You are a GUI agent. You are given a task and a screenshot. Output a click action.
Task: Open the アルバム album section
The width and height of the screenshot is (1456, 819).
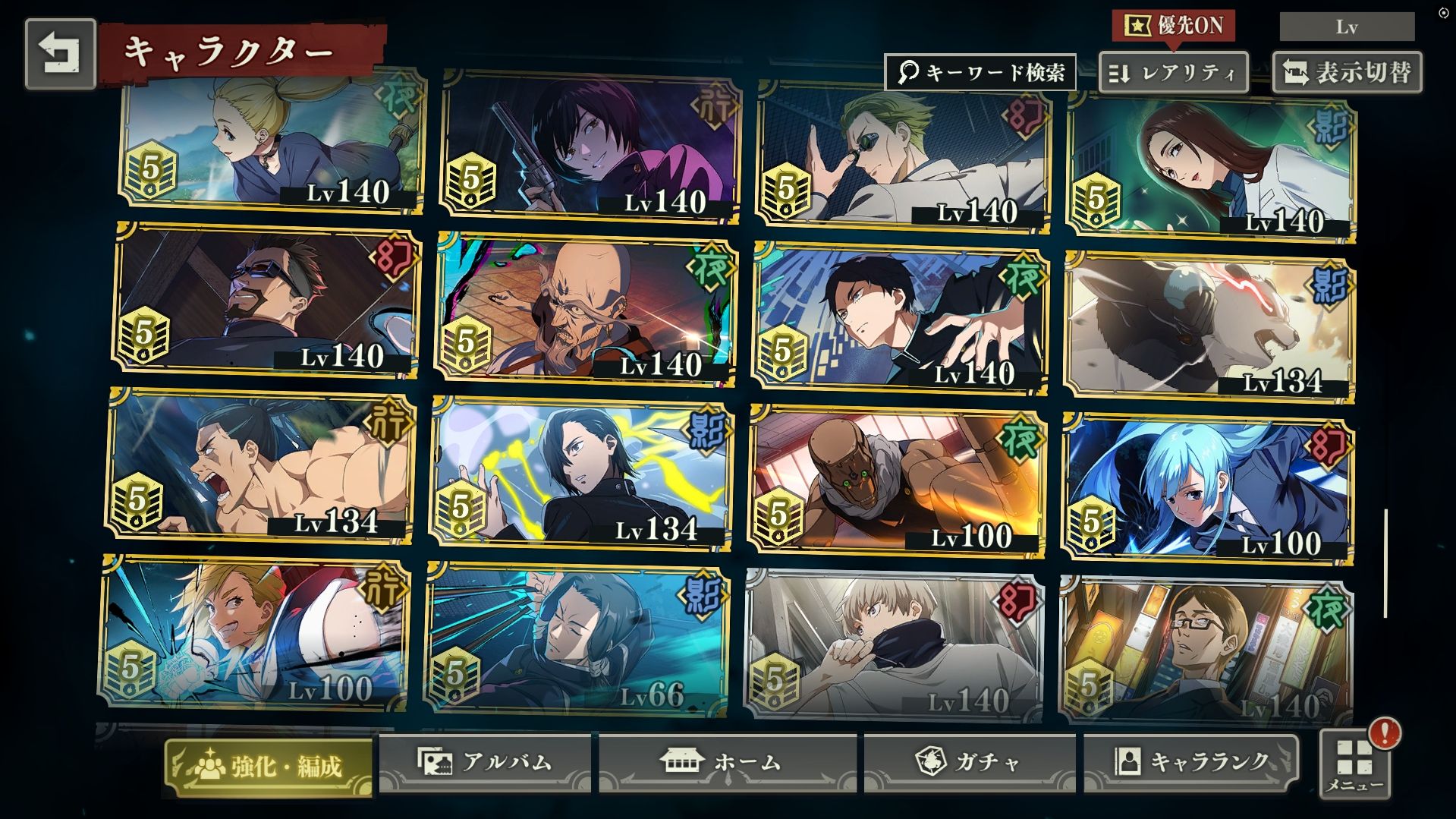pos(486,762)
